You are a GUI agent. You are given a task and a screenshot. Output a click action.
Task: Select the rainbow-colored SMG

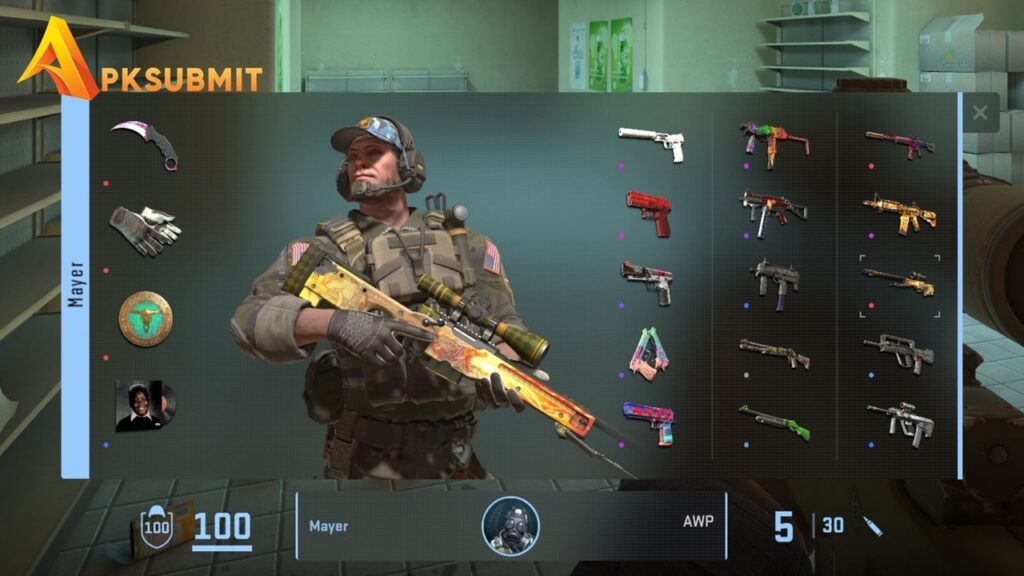774,142
